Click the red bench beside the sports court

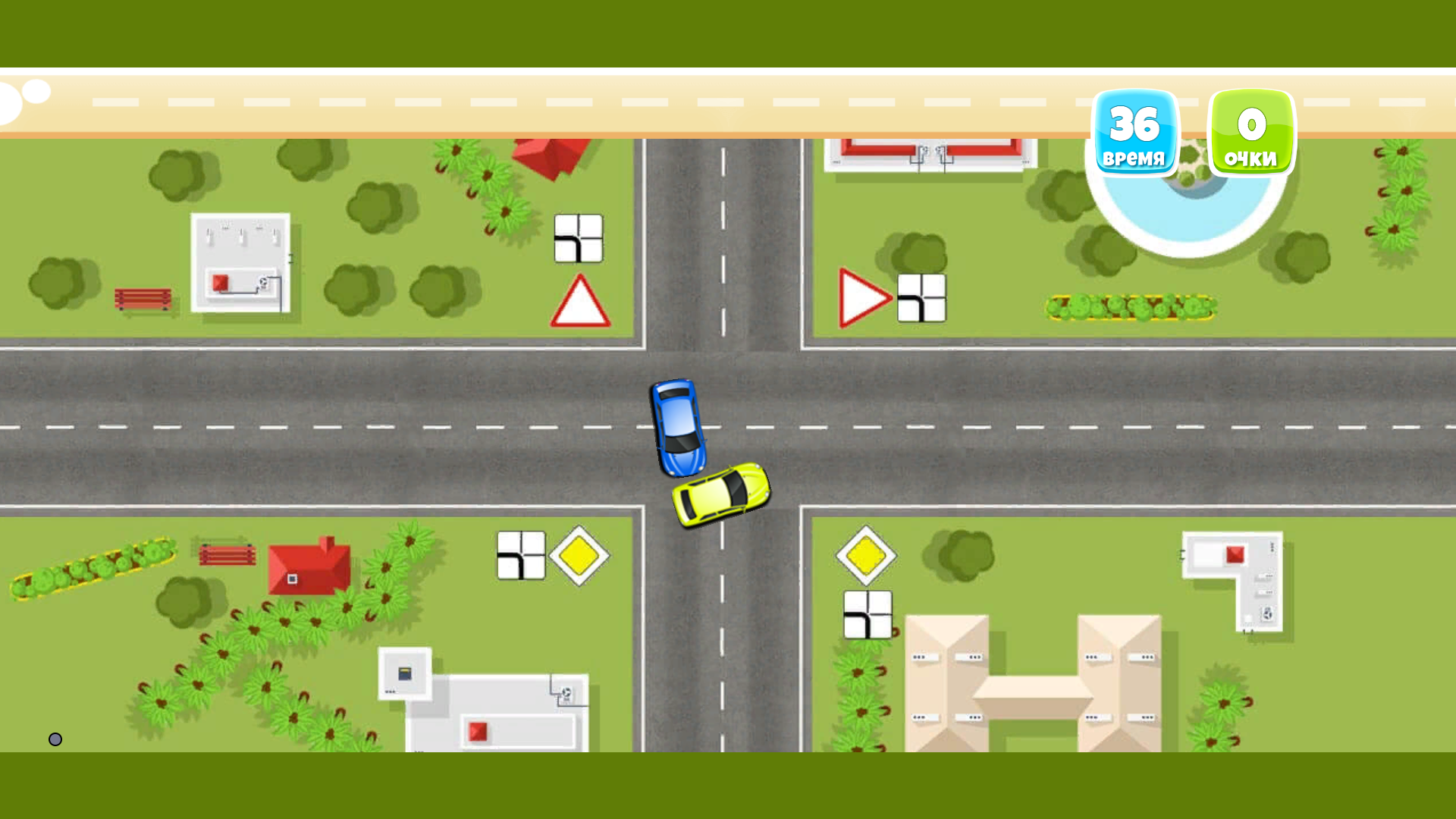144,299
